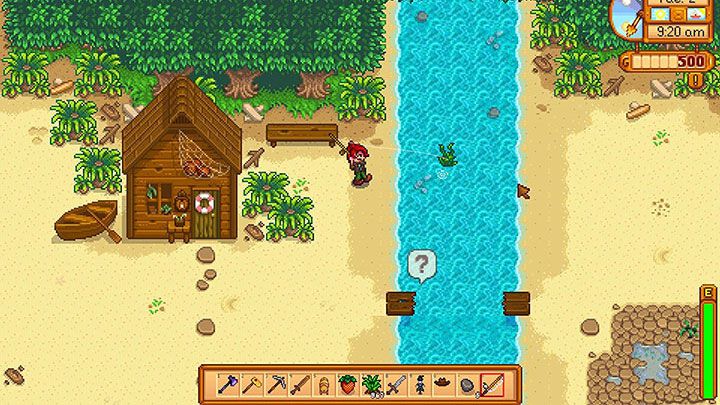The width and height of the screenshot is (720, 405).
Task: Open the journal via exclamation mark icon
Action: [x=696, y=79]
